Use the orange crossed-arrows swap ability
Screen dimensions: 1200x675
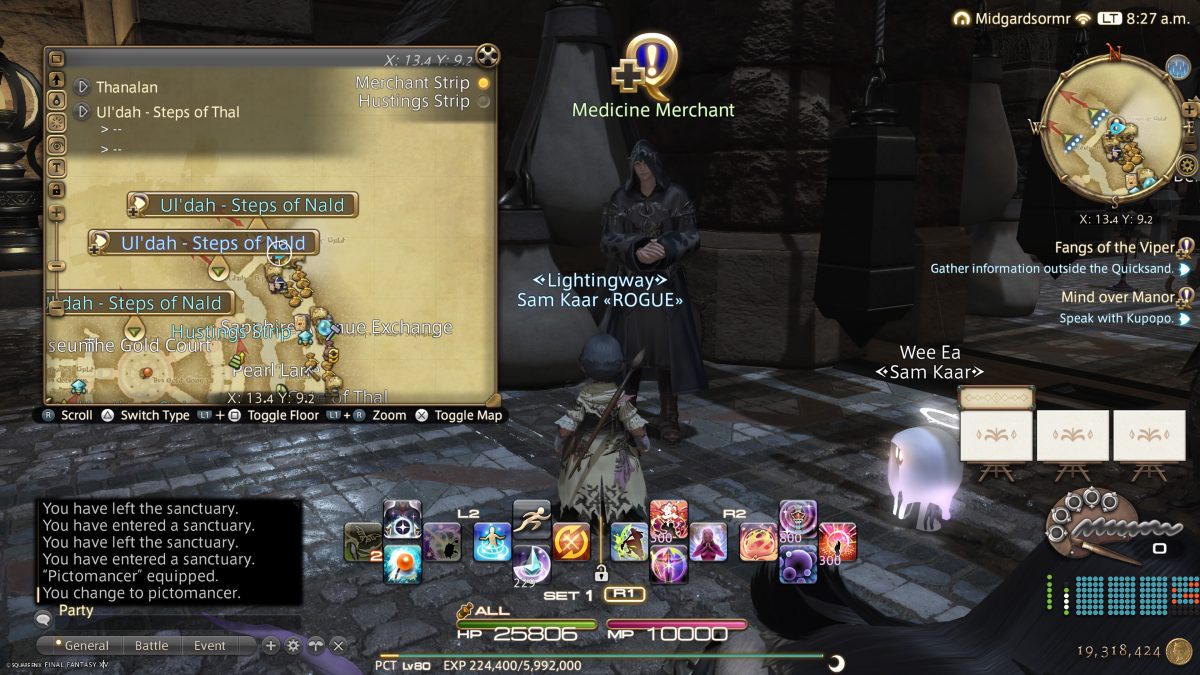[571, 541]
